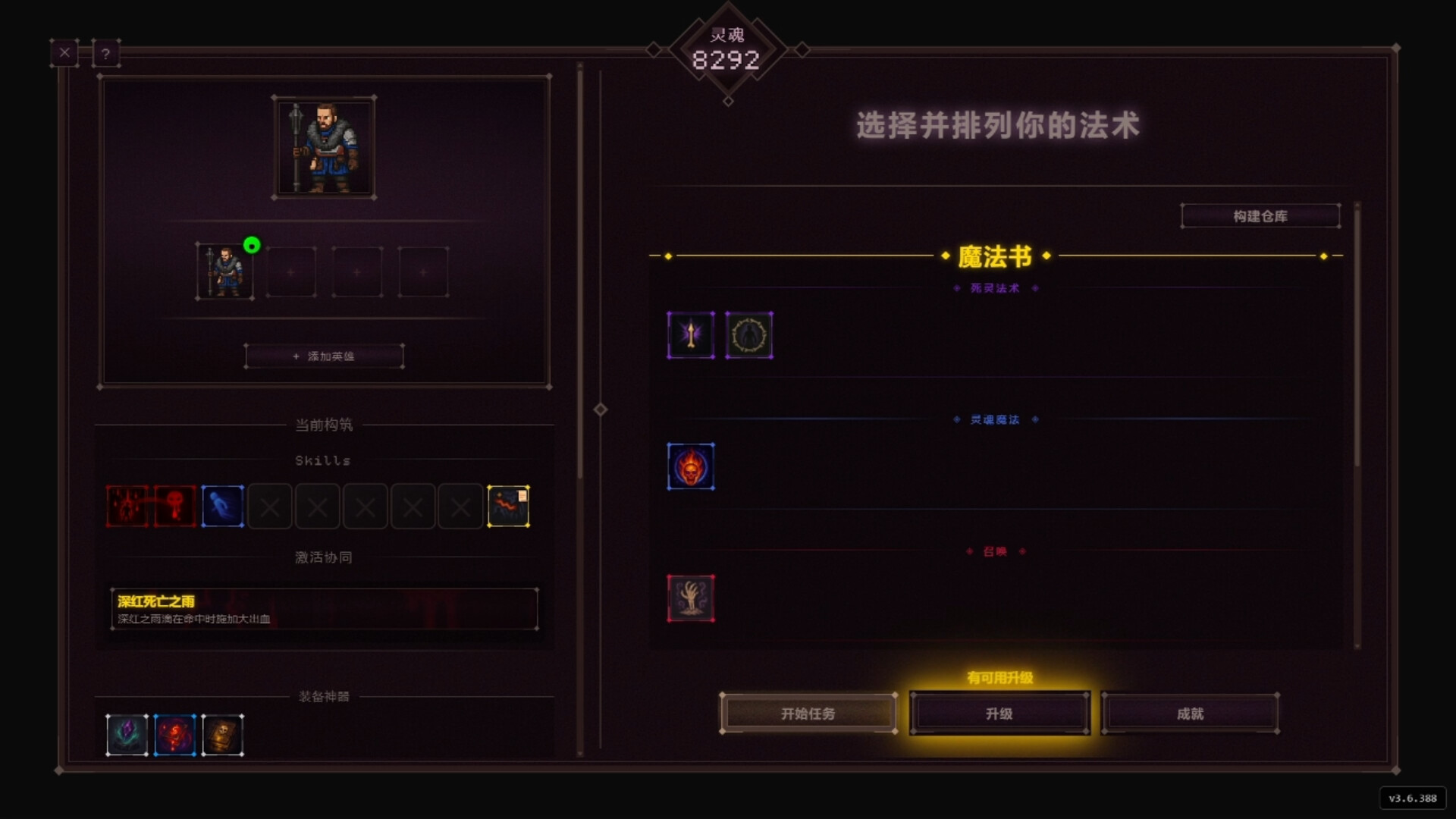This screenshot has width=1456, height=819.
Task: Expand the 召唤 summon section
Action: [996, 551]
